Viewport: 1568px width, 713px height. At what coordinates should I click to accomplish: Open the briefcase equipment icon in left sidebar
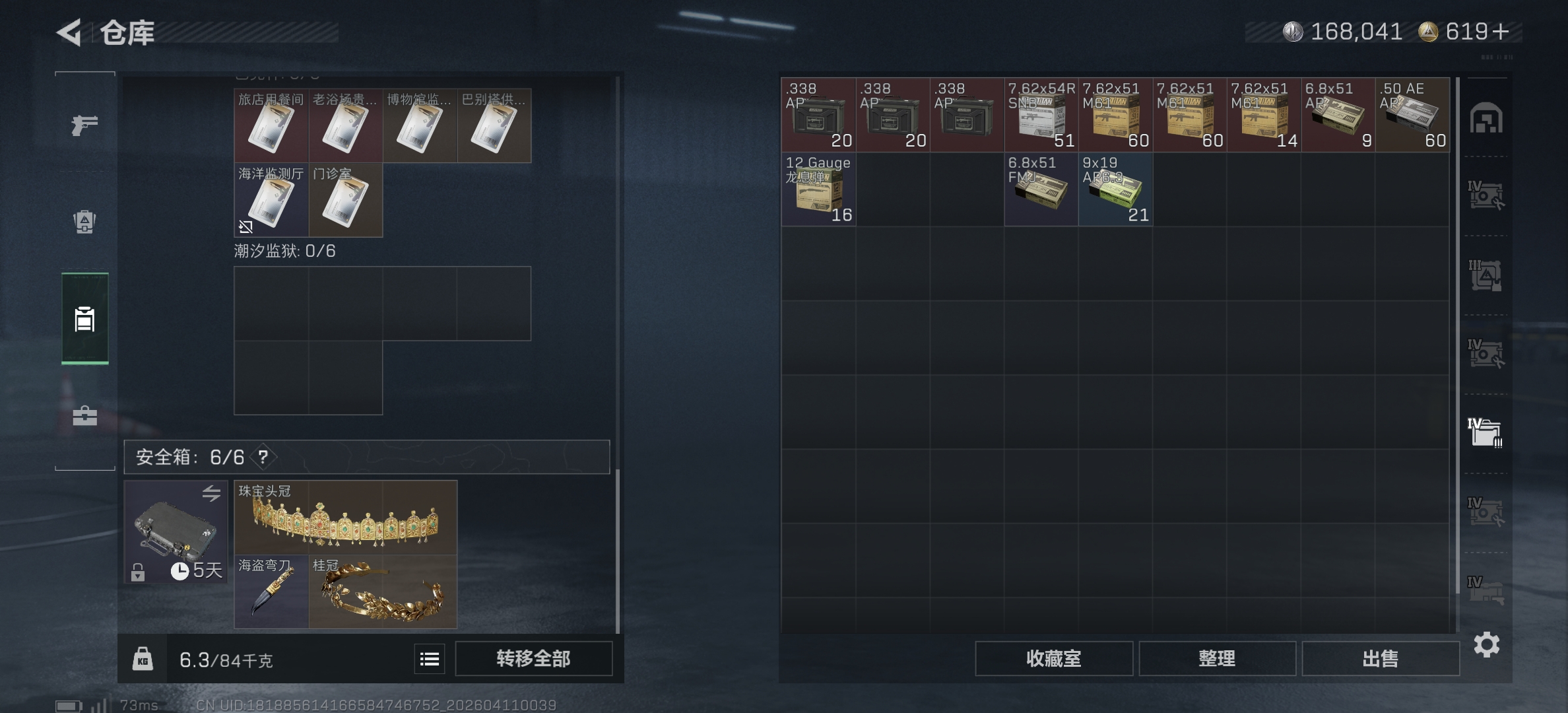[84, 416]
